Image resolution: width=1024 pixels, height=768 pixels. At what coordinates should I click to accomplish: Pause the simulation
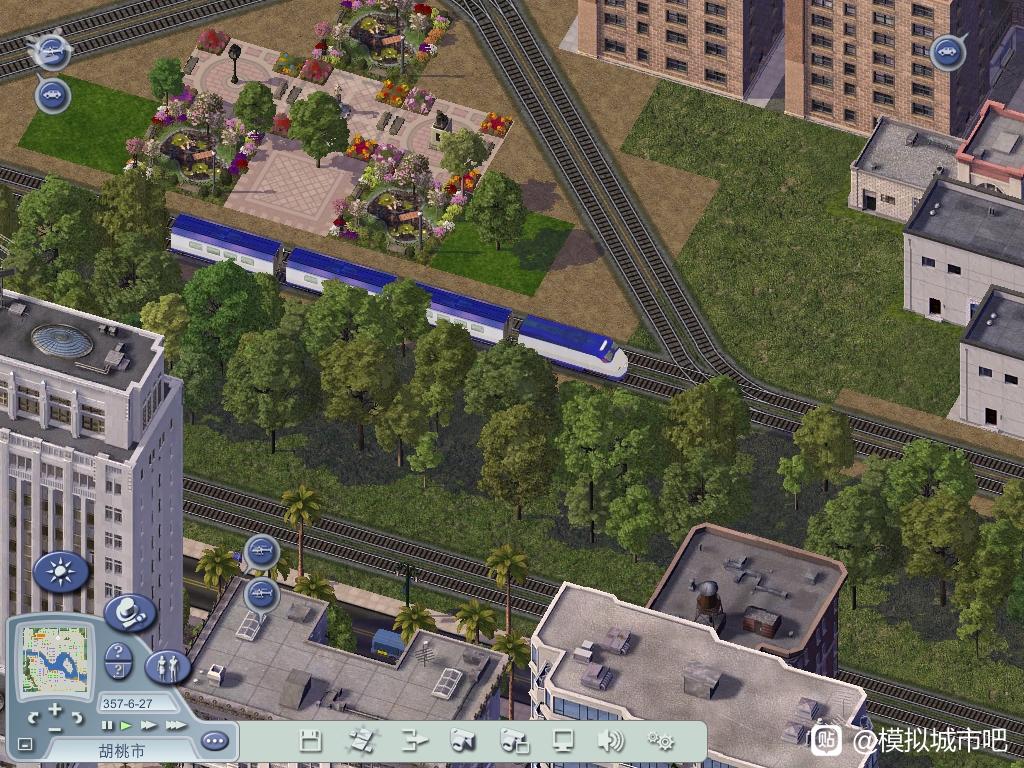pos(107,725)
